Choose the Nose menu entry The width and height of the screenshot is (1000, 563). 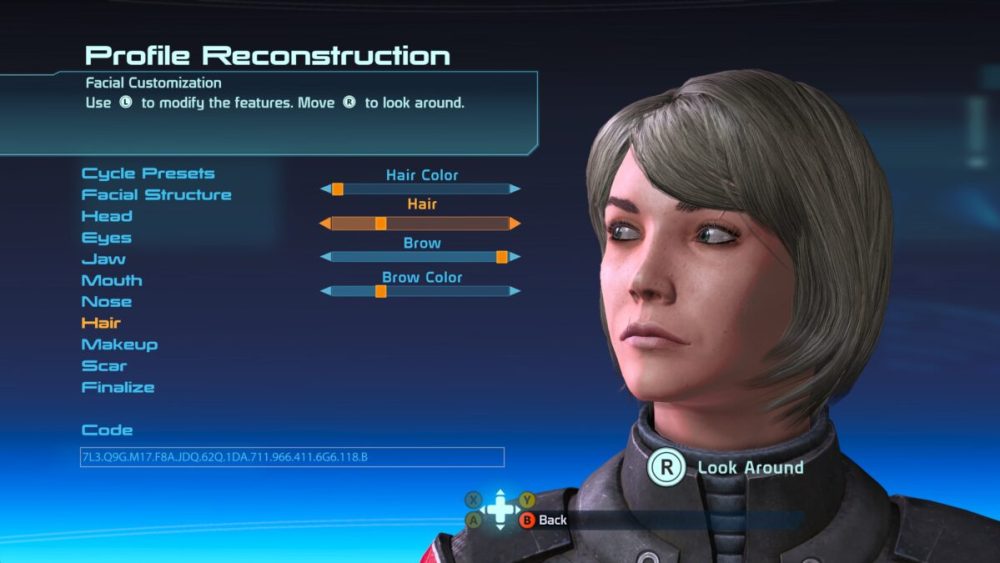(x=107, y=302)
